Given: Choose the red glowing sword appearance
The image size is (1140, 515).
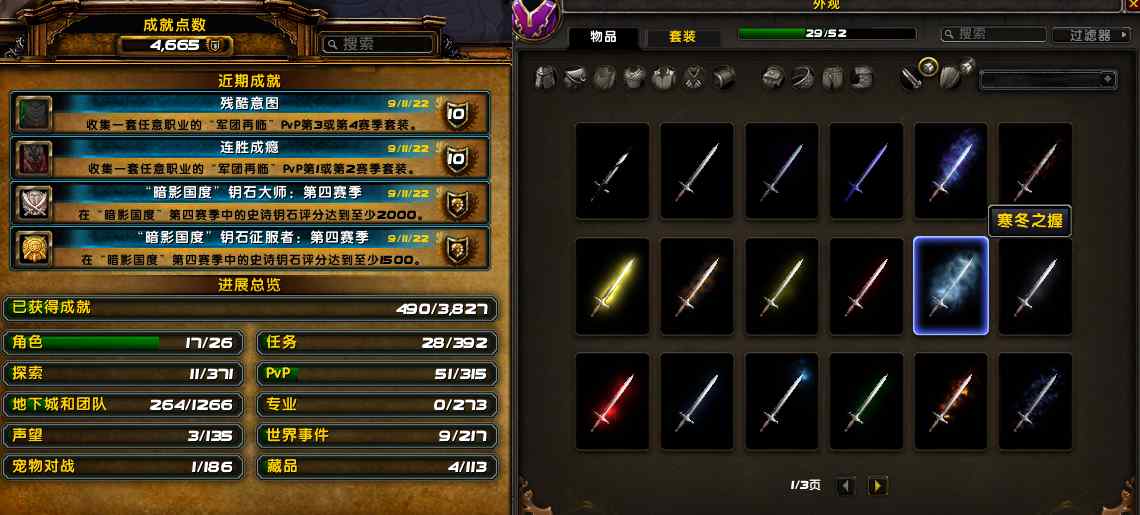Looking at the screenshot, I should [x=612, y=401].
